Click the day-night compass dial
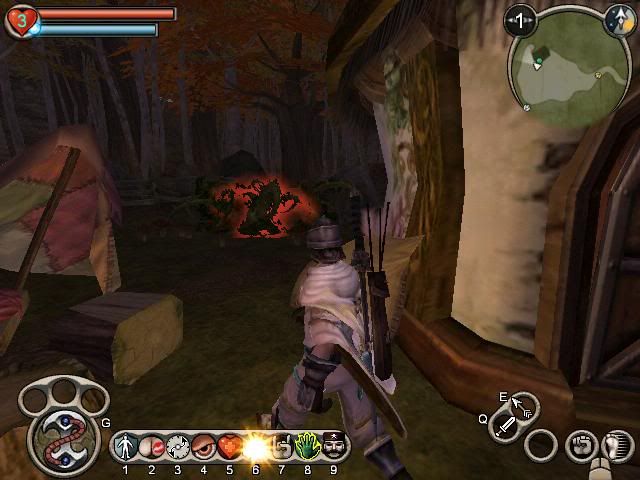Screen dimensions: 640x480 click(618, 17)
